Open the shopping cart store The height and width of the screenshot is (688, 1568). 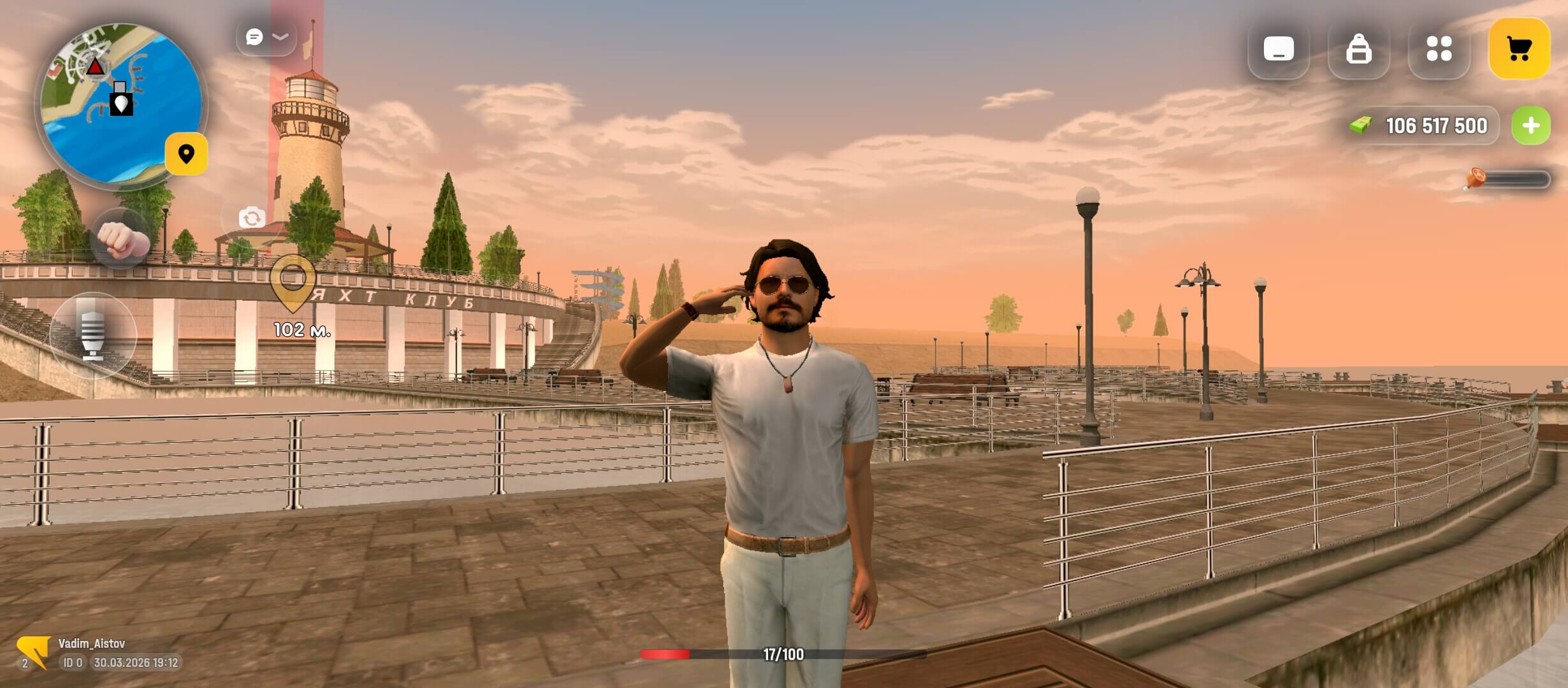(x=1519, y=49)
